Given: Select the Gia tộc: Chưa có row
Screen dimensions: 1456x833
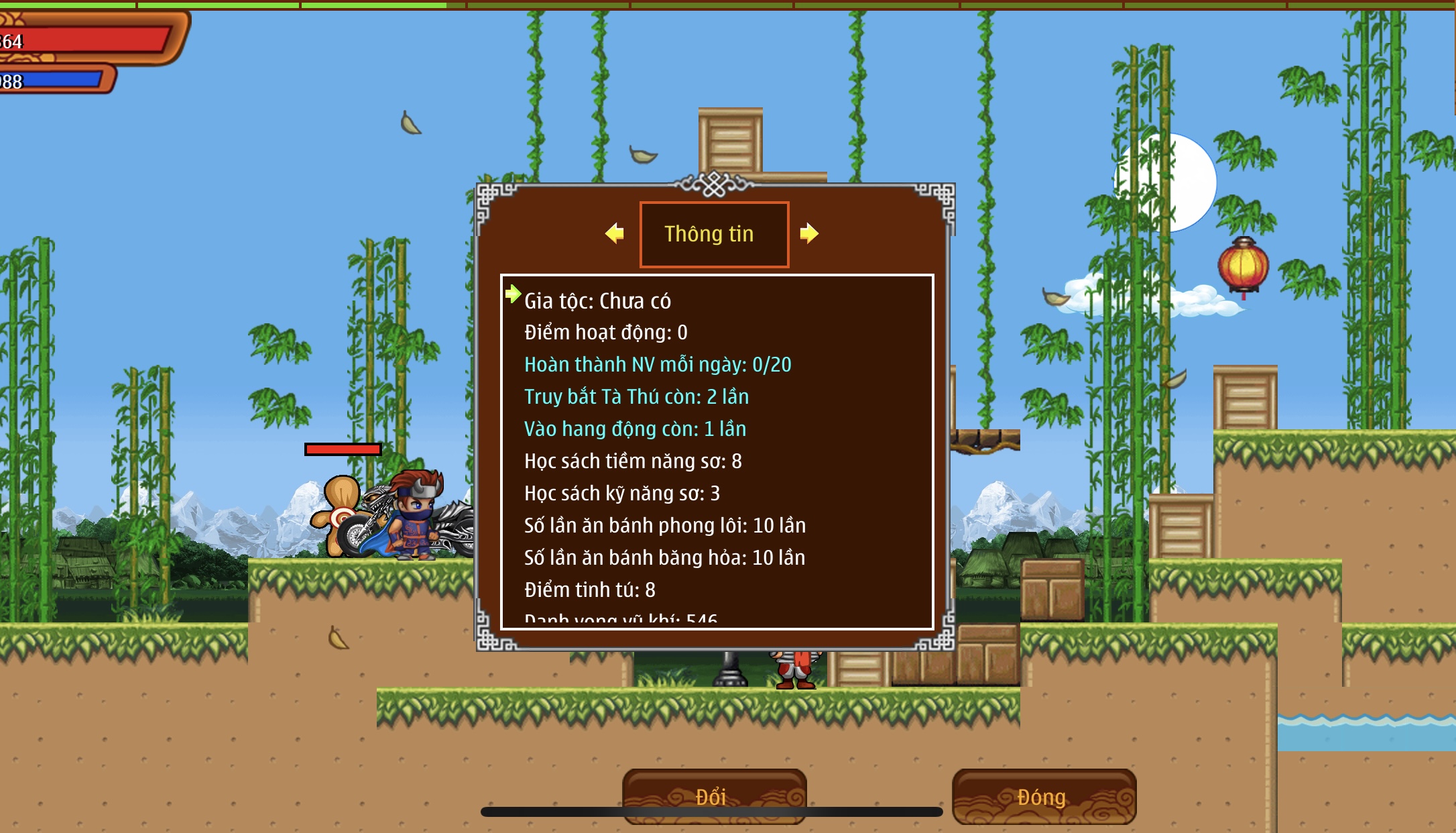Looking at the screenshot, I should coord(597,301).
